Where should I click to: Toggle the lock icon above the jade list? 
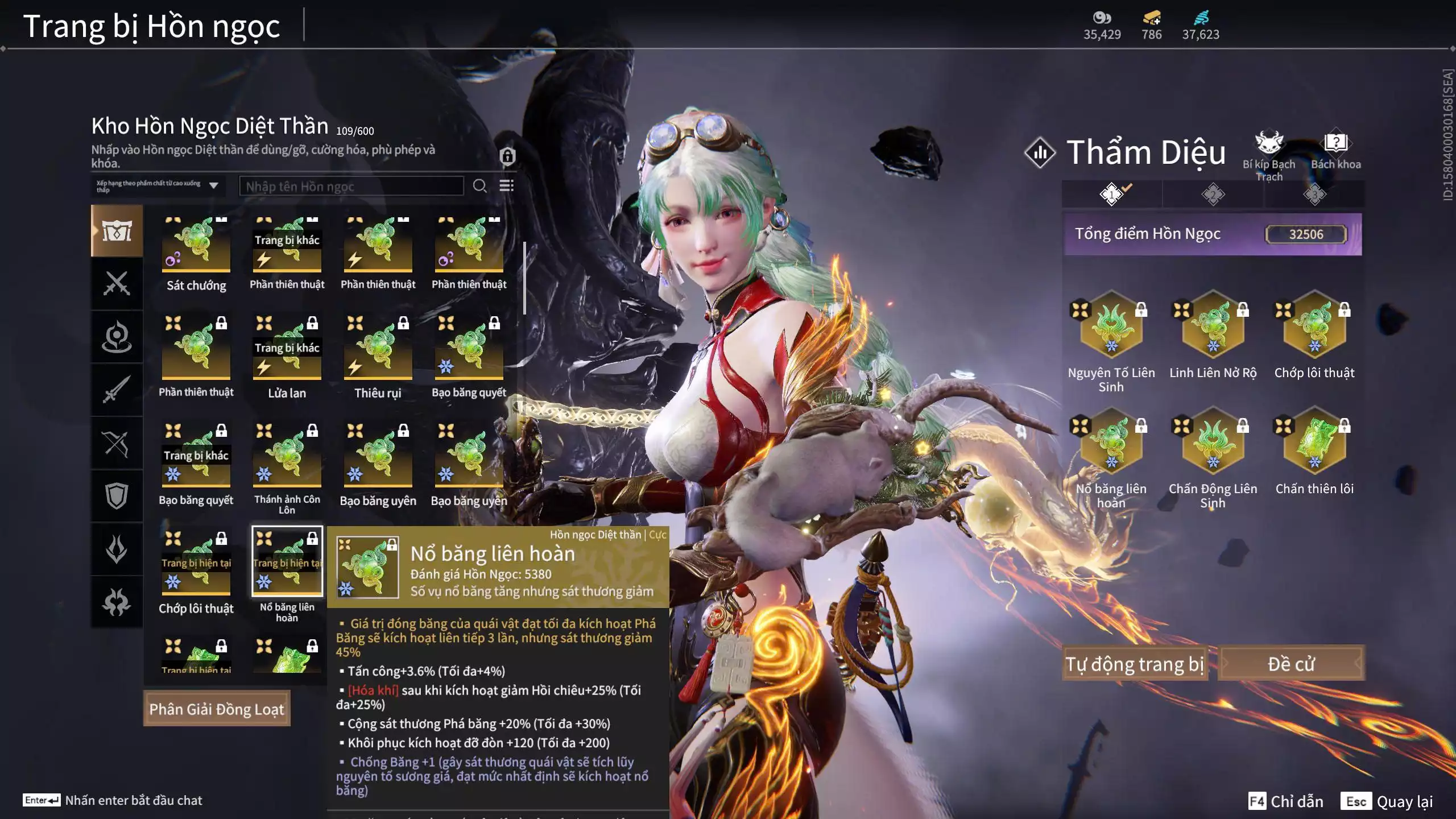[507, 156]
